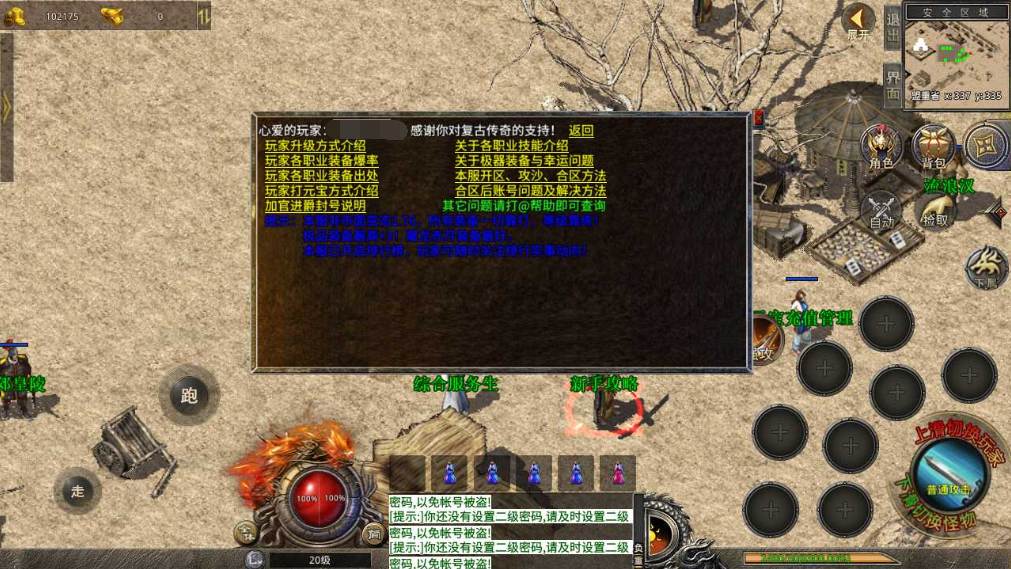
Task: Switch movement mode to 跑 run
Action: [189, 395]
